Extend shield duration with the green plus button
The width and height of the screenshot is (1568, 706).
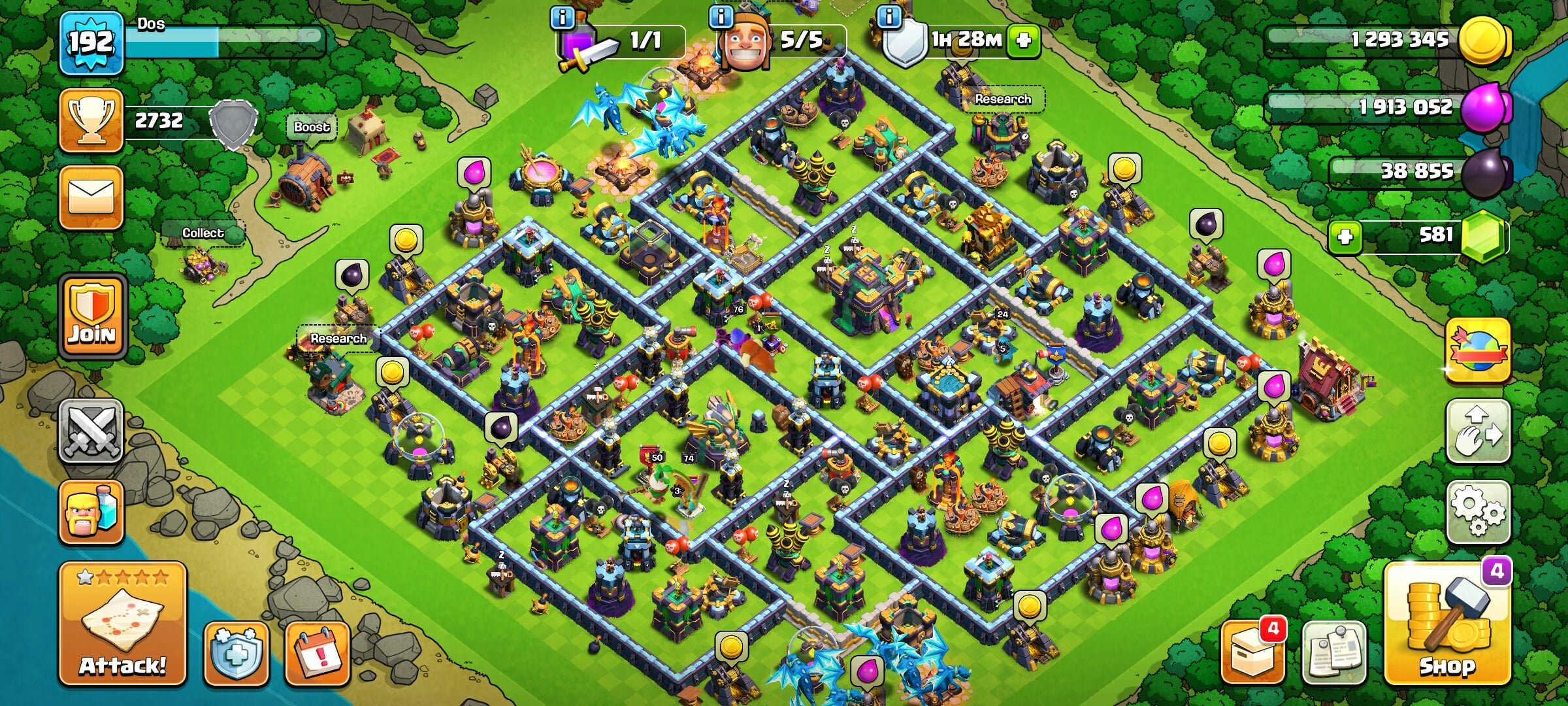1020,41
